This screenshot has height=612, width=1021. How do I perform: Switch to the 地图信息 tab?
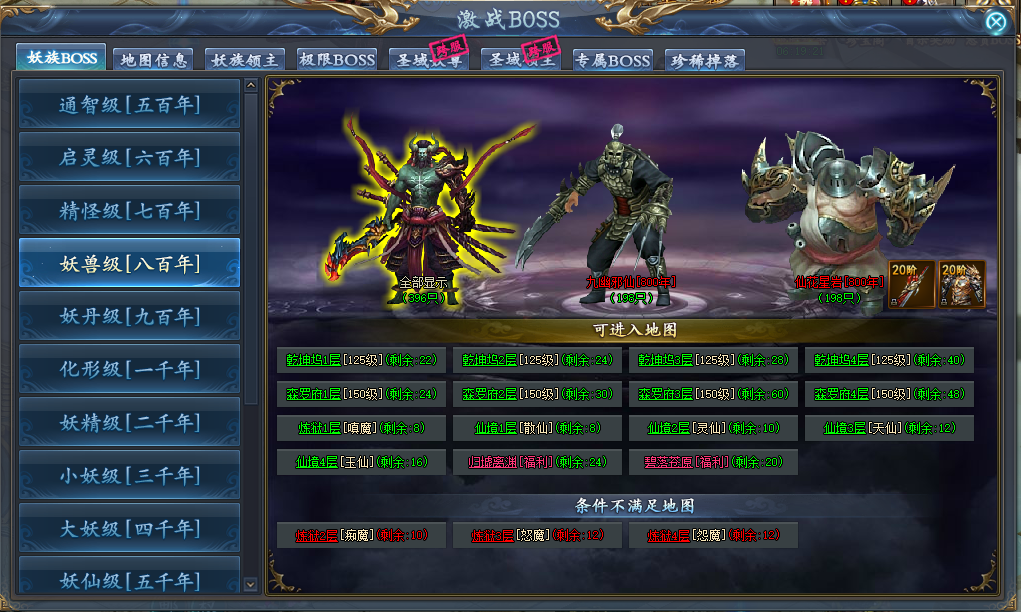[153, 60]
